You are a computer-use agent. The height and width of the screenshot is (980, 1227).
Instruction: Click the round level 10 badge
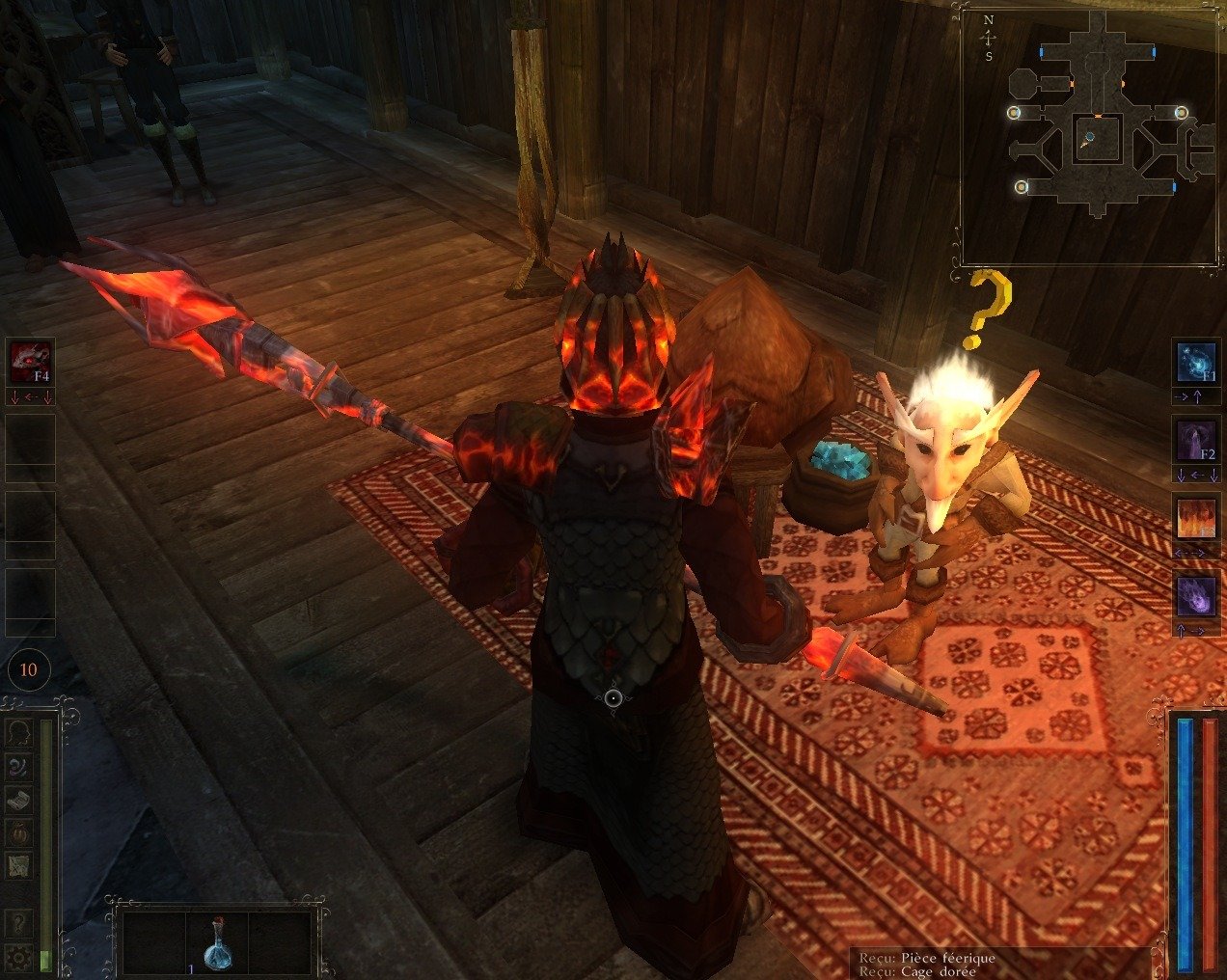28,669
